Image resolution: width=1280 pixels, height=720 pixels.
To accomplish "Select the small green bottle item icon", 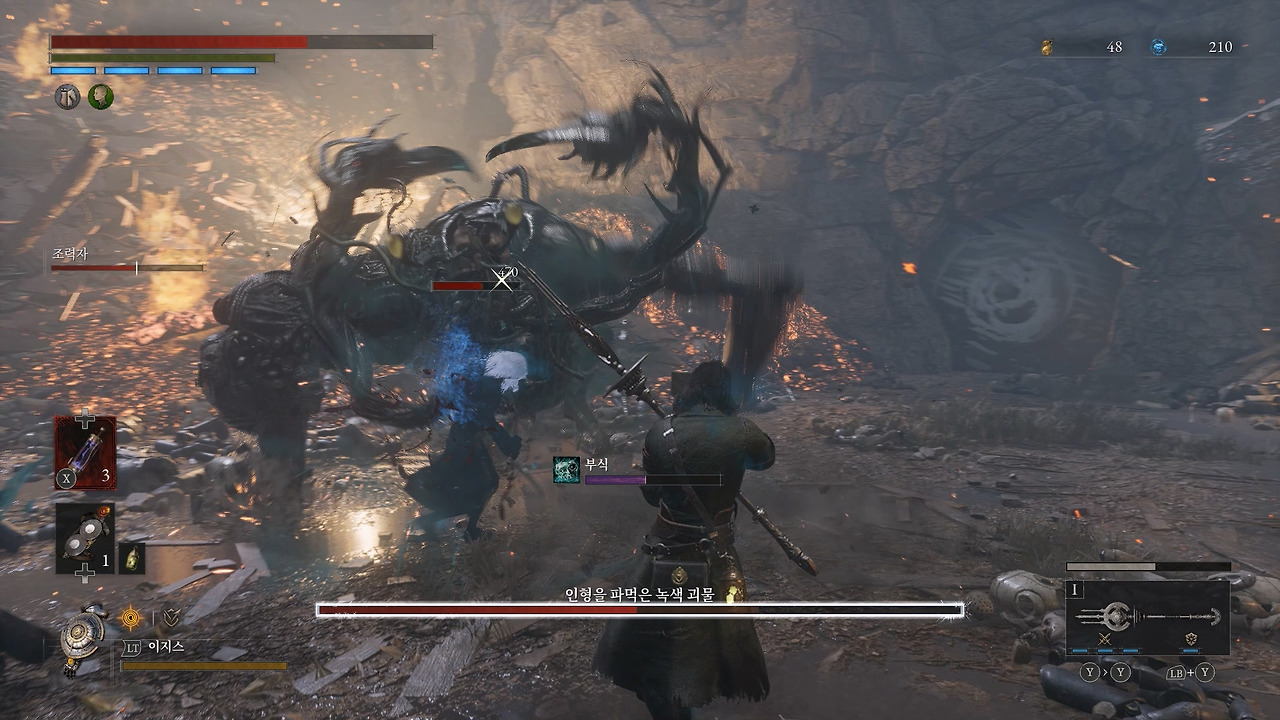I will [132, 558].
